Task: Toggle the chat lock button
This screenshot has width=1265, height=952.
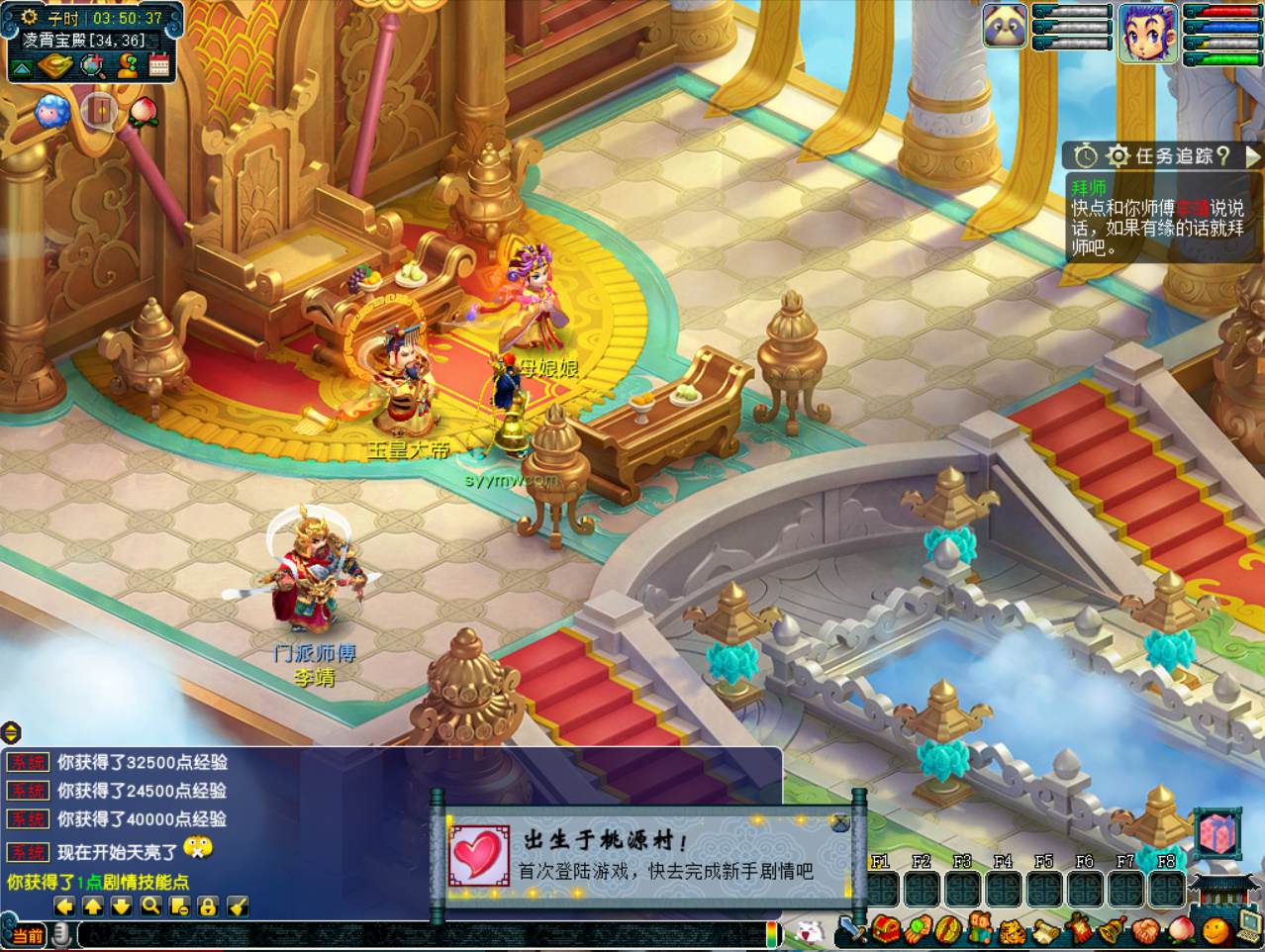Action: tap(208, 905)
